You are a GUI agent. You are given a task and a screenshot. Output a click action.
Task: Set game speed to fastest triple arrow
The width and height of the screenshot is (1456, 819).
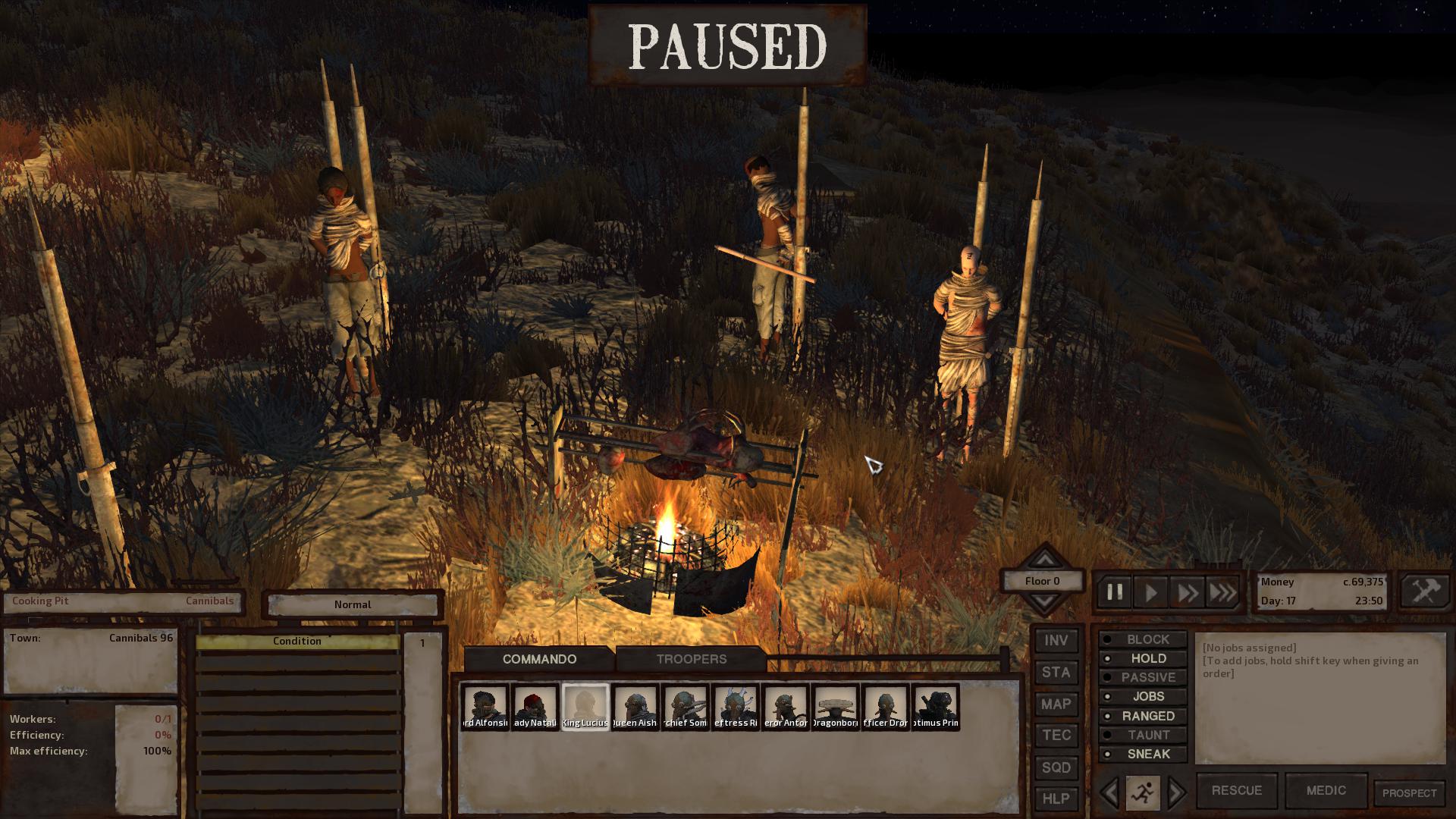point(1222,592)
